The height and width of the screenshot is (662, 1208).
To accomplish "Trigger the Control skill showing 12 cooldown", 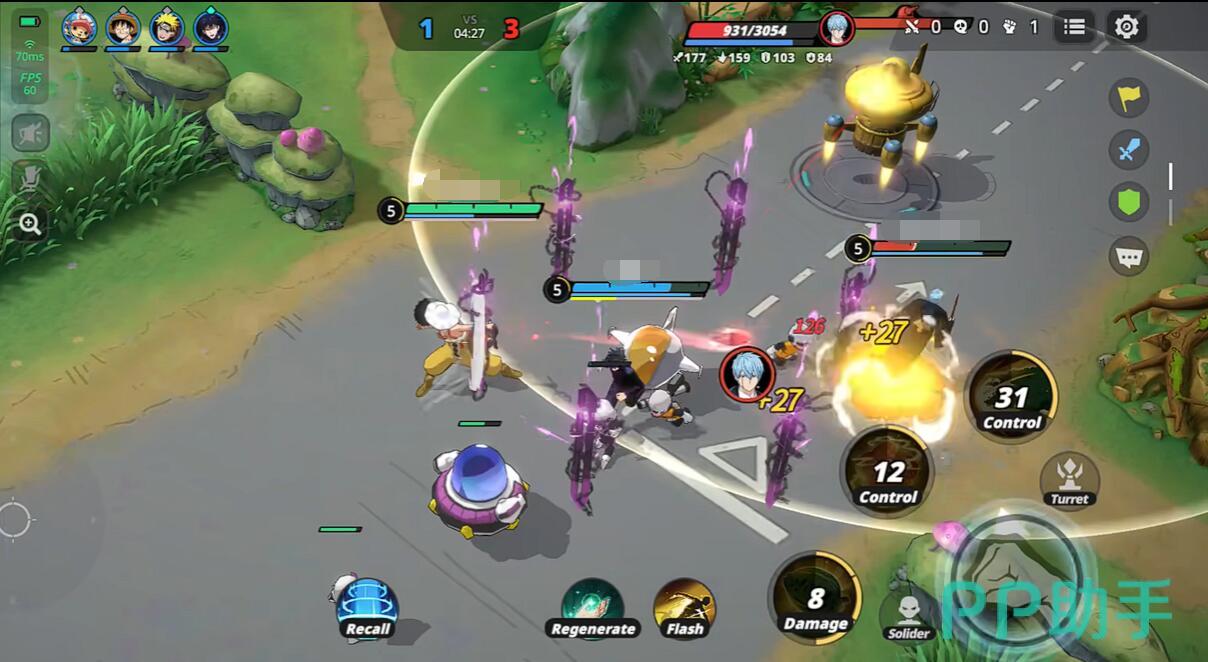I will tap(888, 472).
